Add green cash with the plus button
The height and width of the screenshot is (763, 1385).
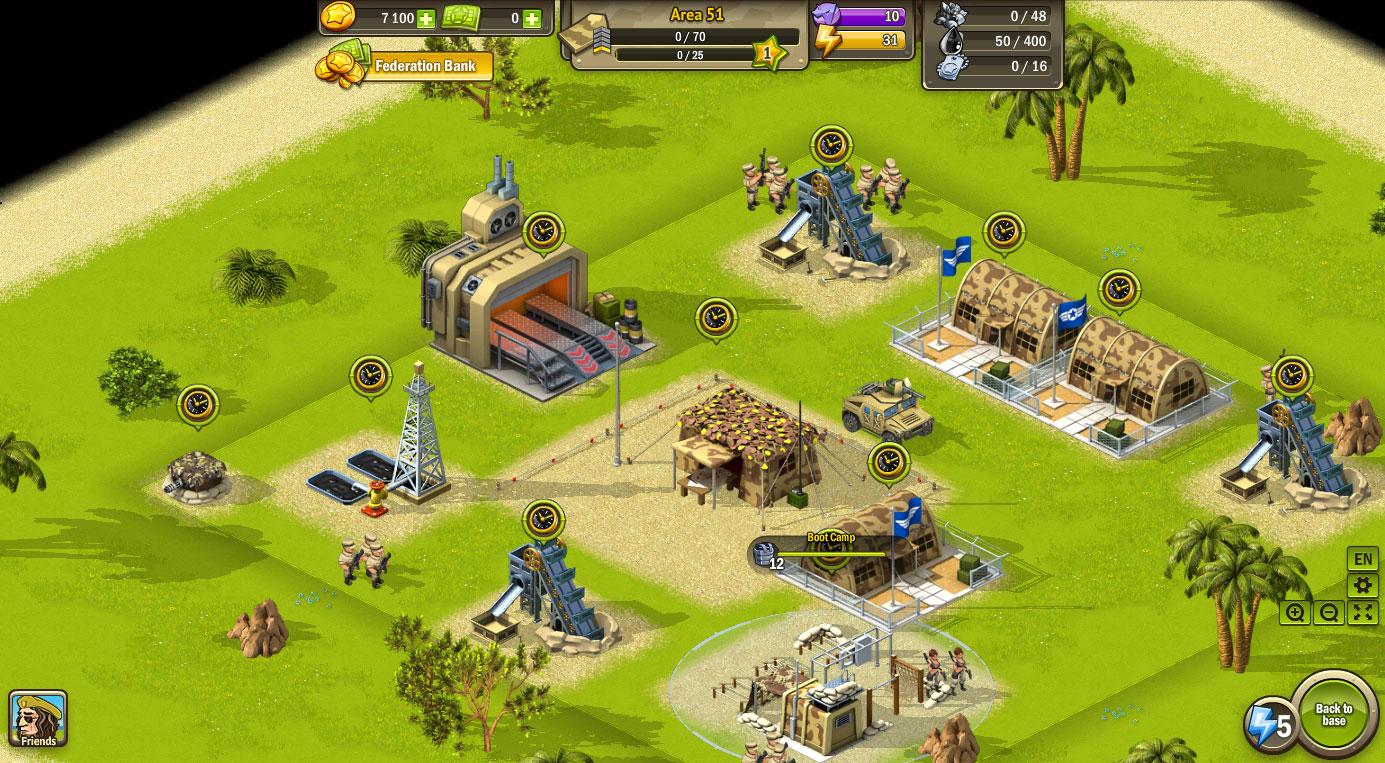531,19
